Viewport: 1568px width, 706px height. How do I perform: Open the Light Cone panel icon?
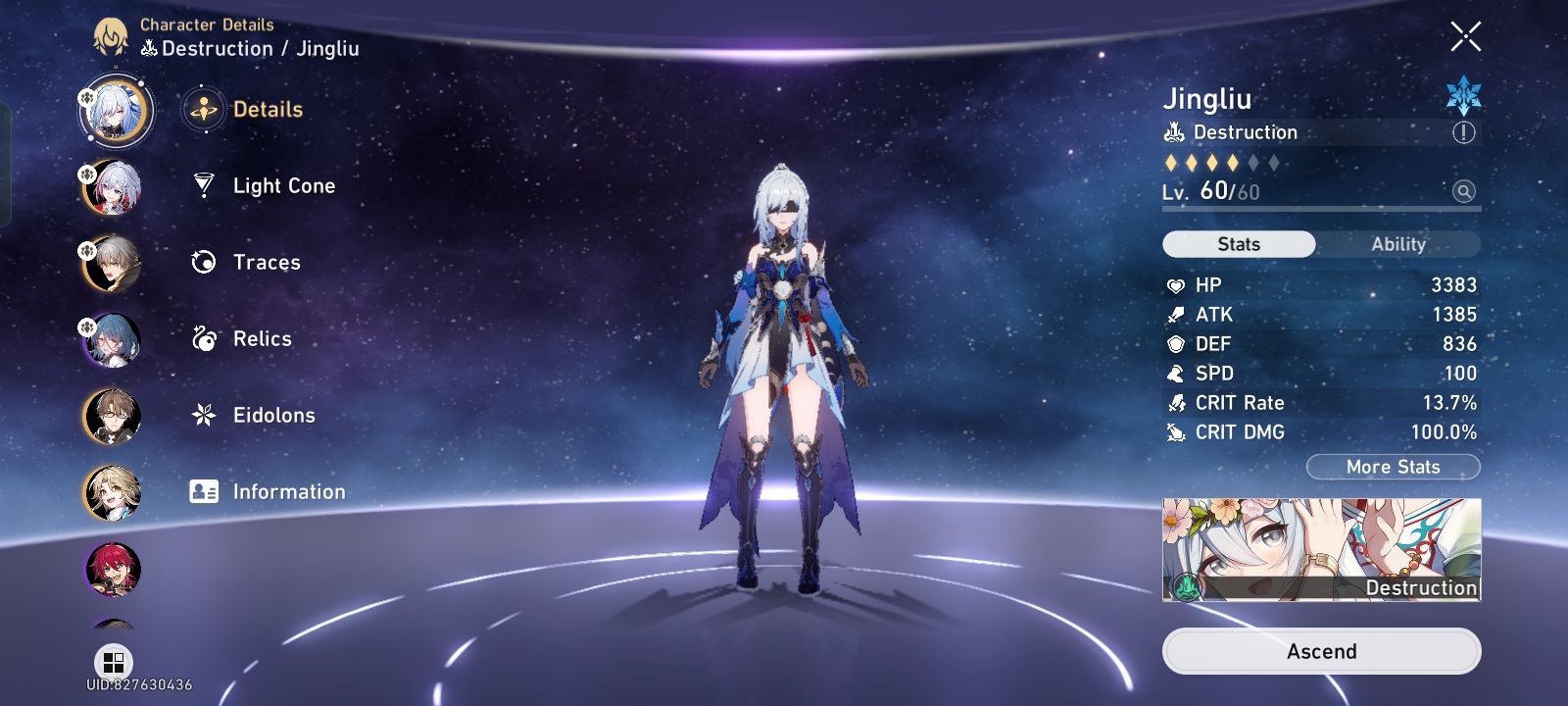coord(203,186)
